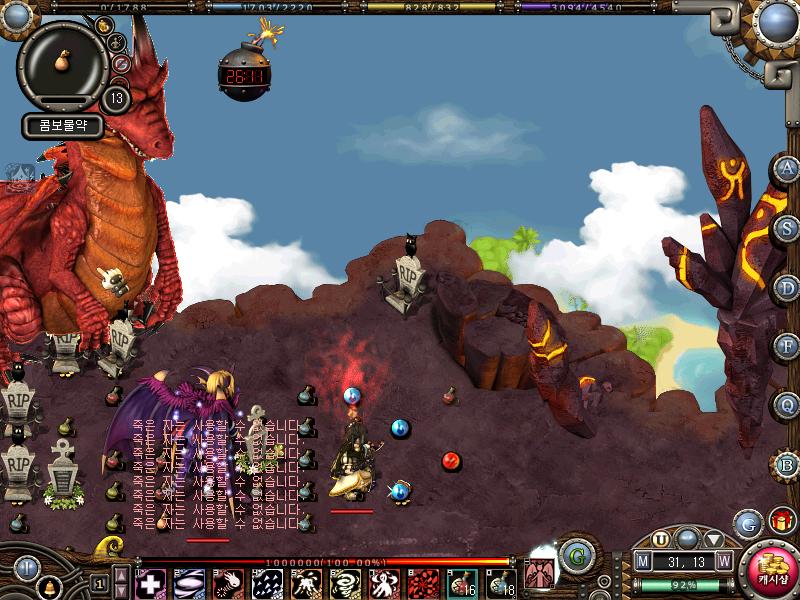Click the 콤보물약 combo potion label

63,127
